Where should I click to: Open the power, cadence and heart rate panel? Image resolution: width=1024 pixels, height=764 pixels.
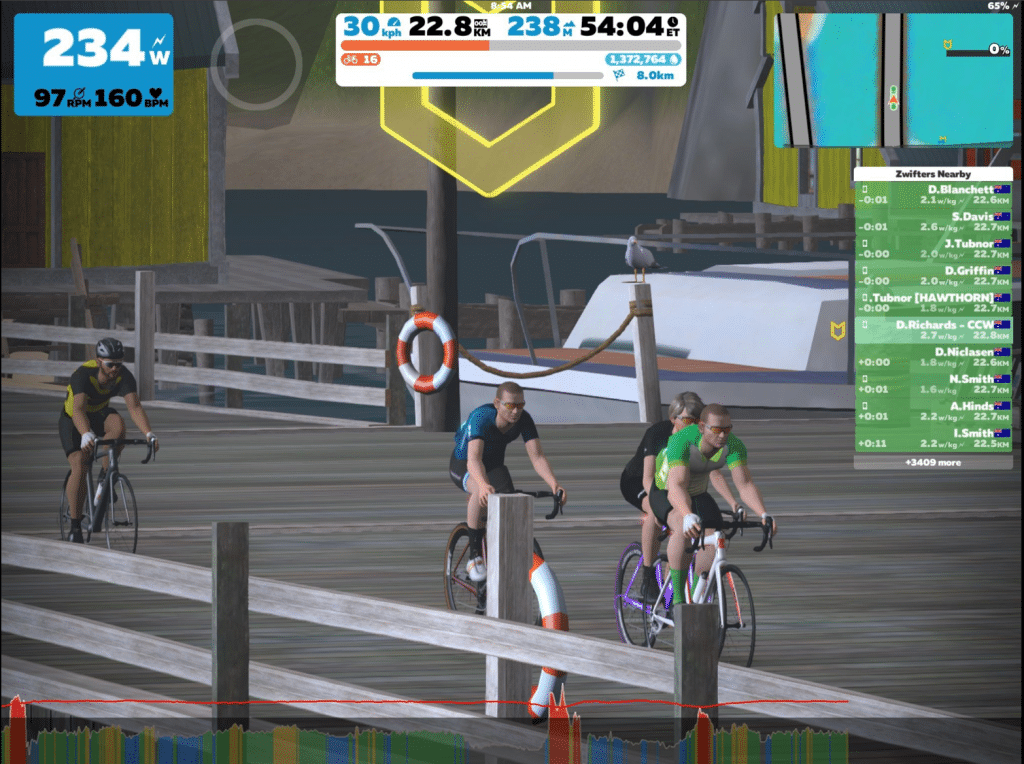(93, 64)
